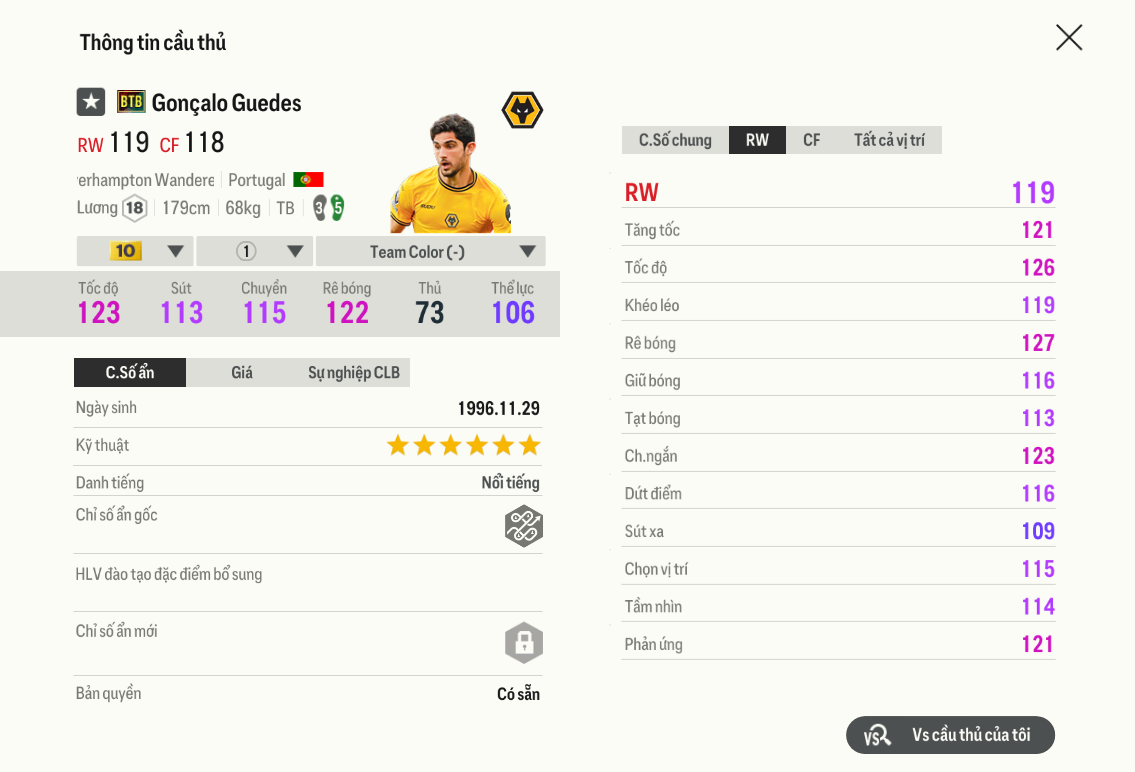
Task: Expand the Team Color dropdown
Action: (x=431, y=251)
